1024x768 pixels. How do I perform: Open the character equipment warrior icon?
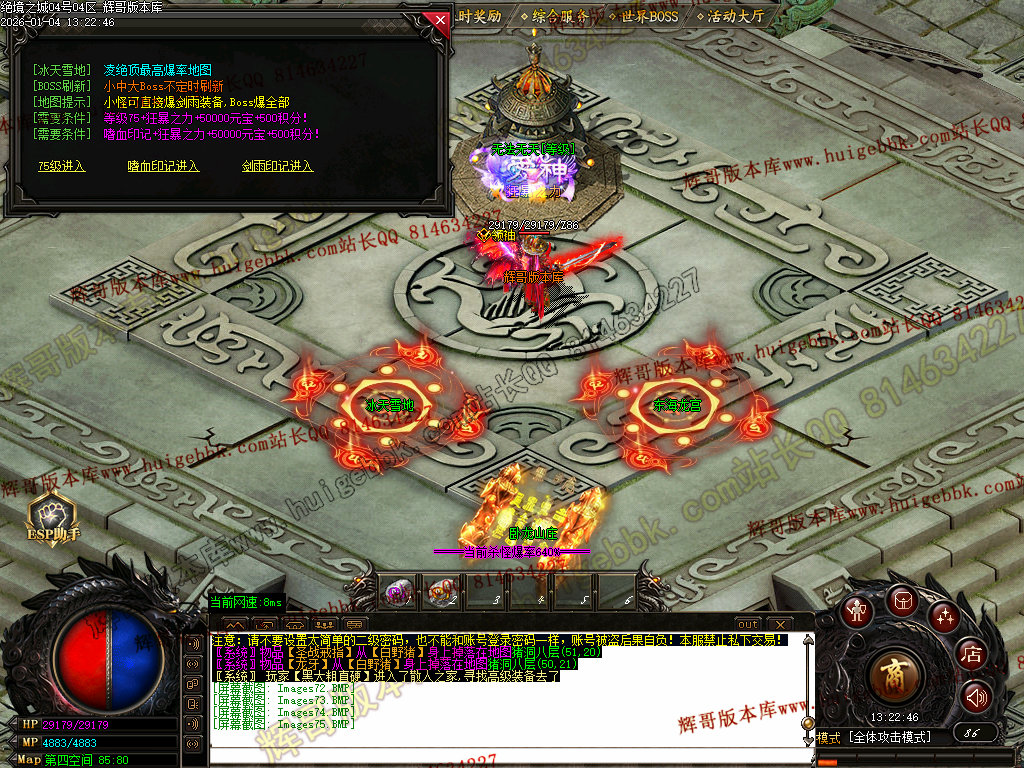point(856,611)
